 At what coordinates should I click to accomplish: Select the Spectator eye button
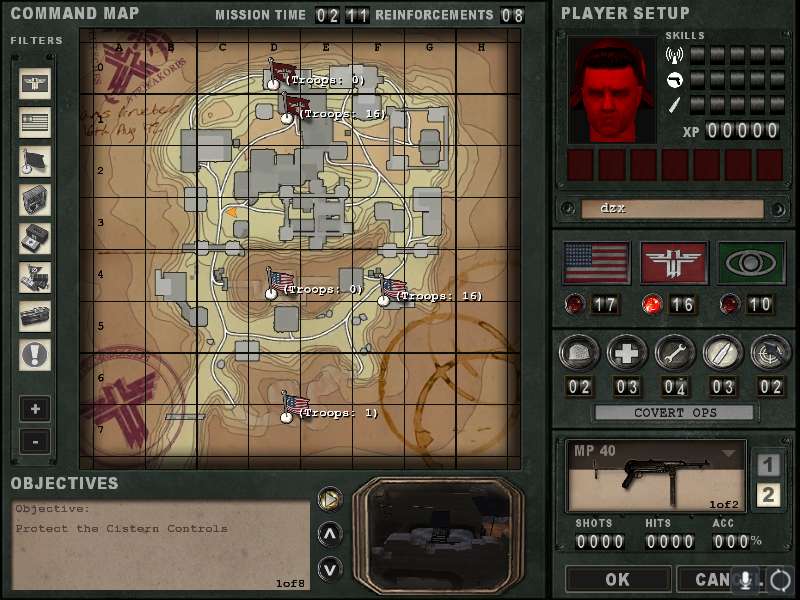coord(752,262)
